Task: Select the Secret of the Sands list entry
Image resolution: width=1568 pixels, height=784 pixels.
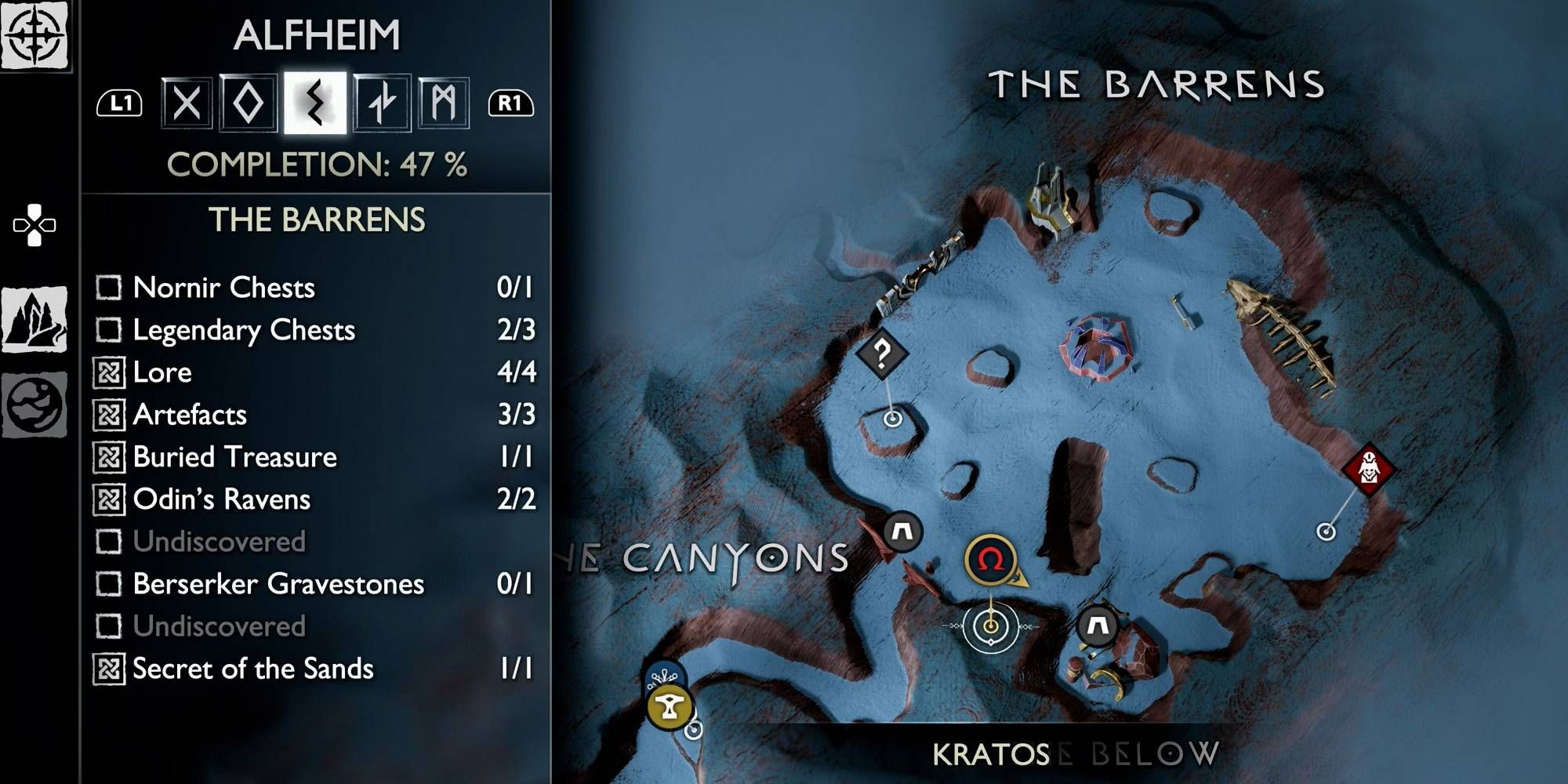Action: [x=252, y=670]
